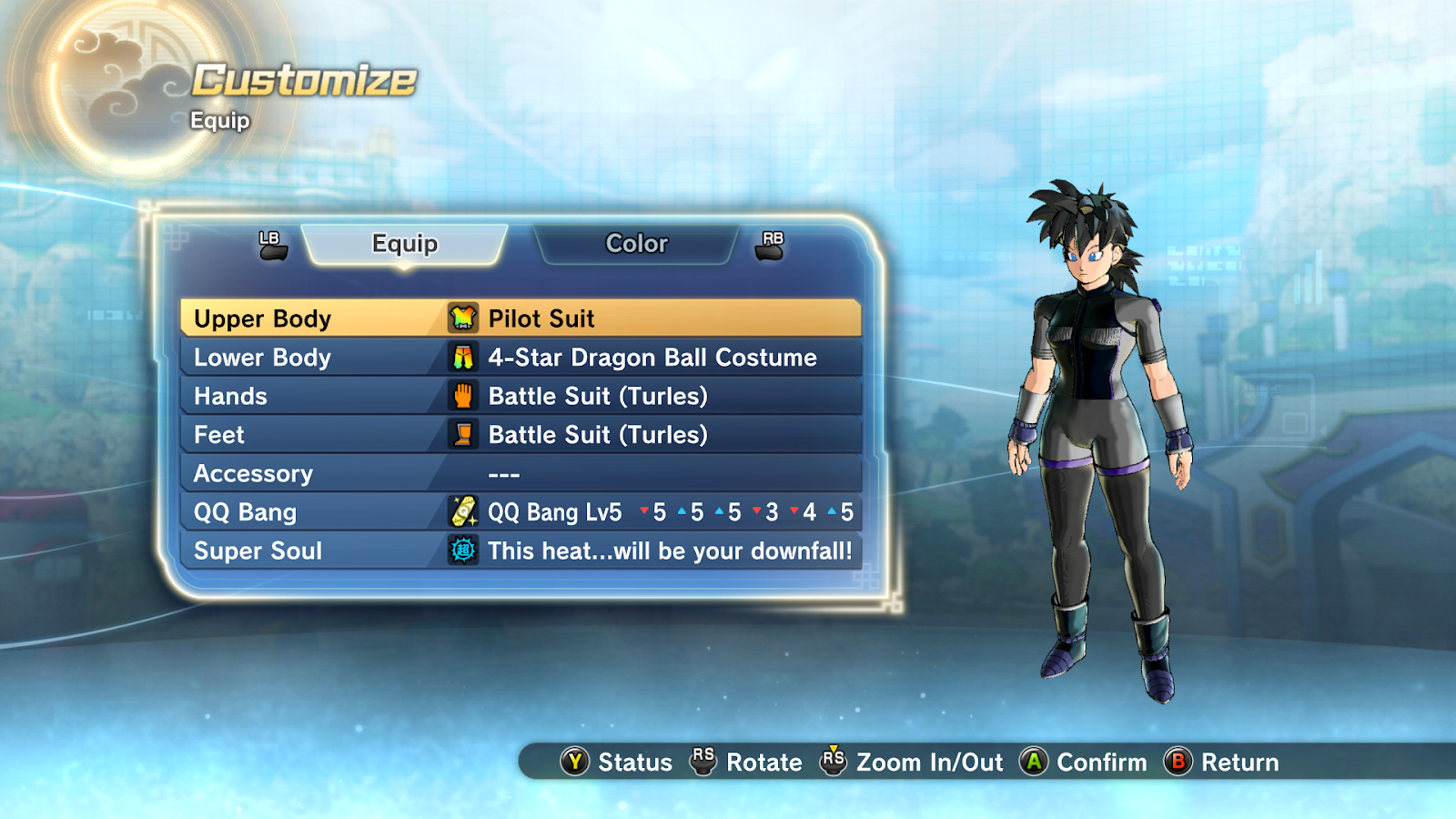Choose the Super Soul row

(521, 551)
